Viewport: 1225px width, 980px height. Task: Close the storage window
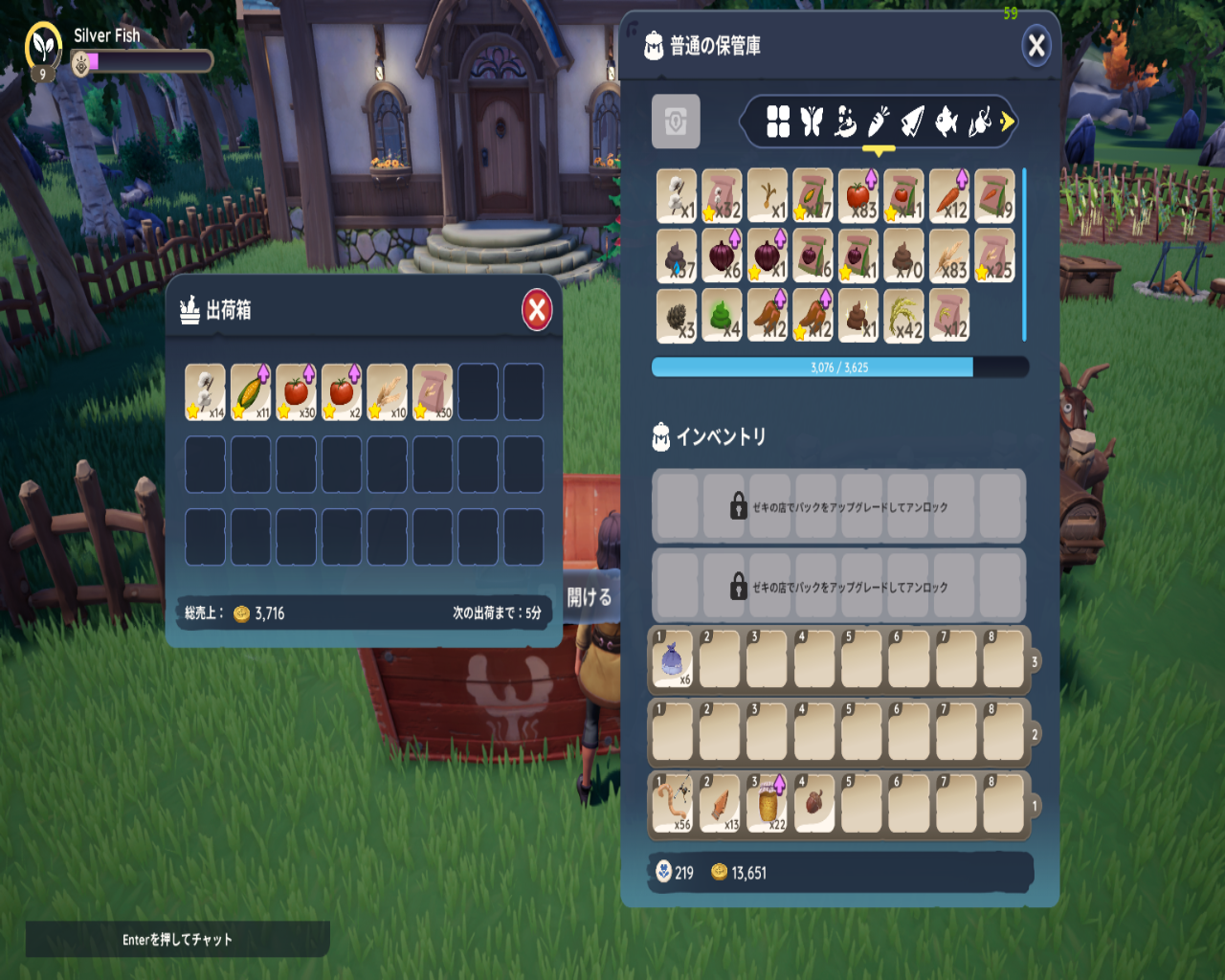point(1036,46)
